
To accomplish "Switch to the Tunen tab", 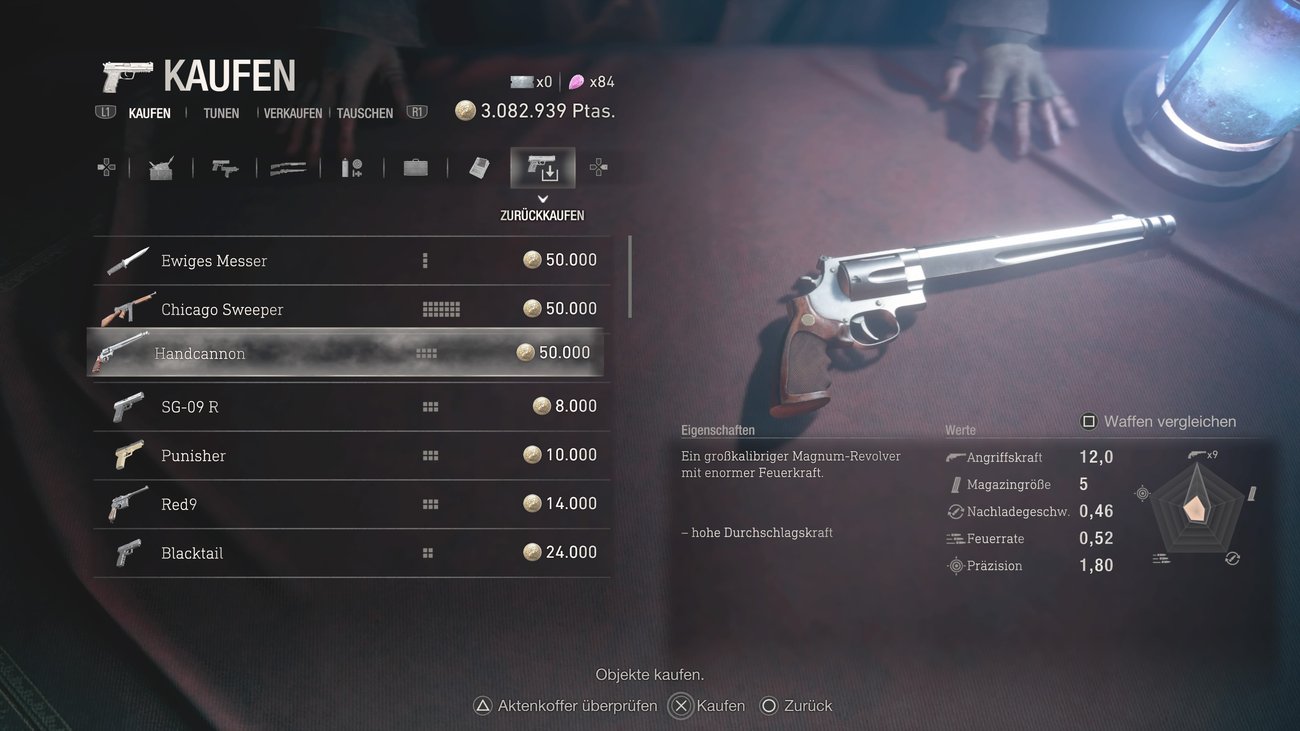I will pyautogui.click(x=221, y=113).
